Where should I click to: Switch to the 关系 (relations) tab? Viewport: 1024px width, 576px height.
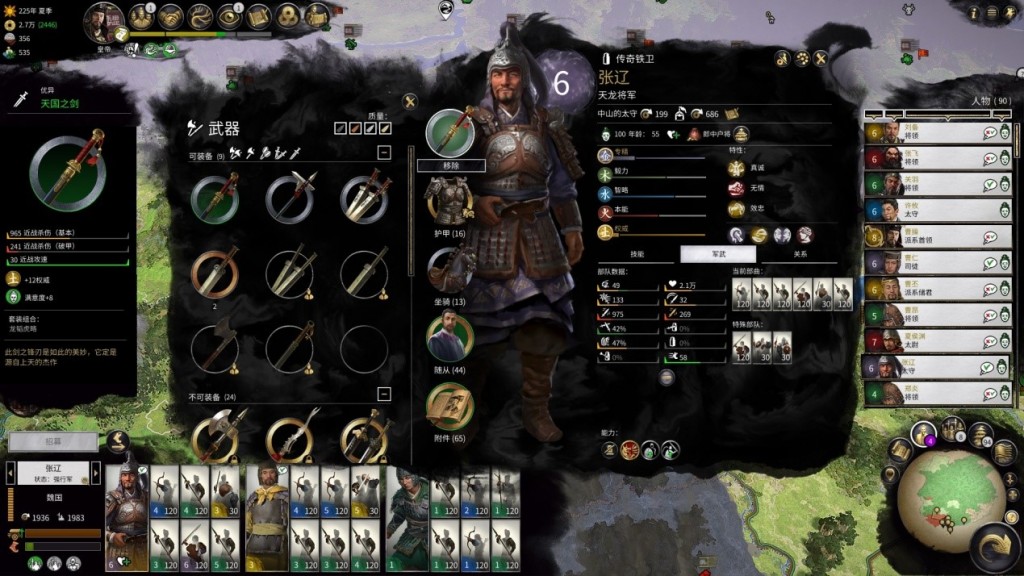(x=800, y=254)
